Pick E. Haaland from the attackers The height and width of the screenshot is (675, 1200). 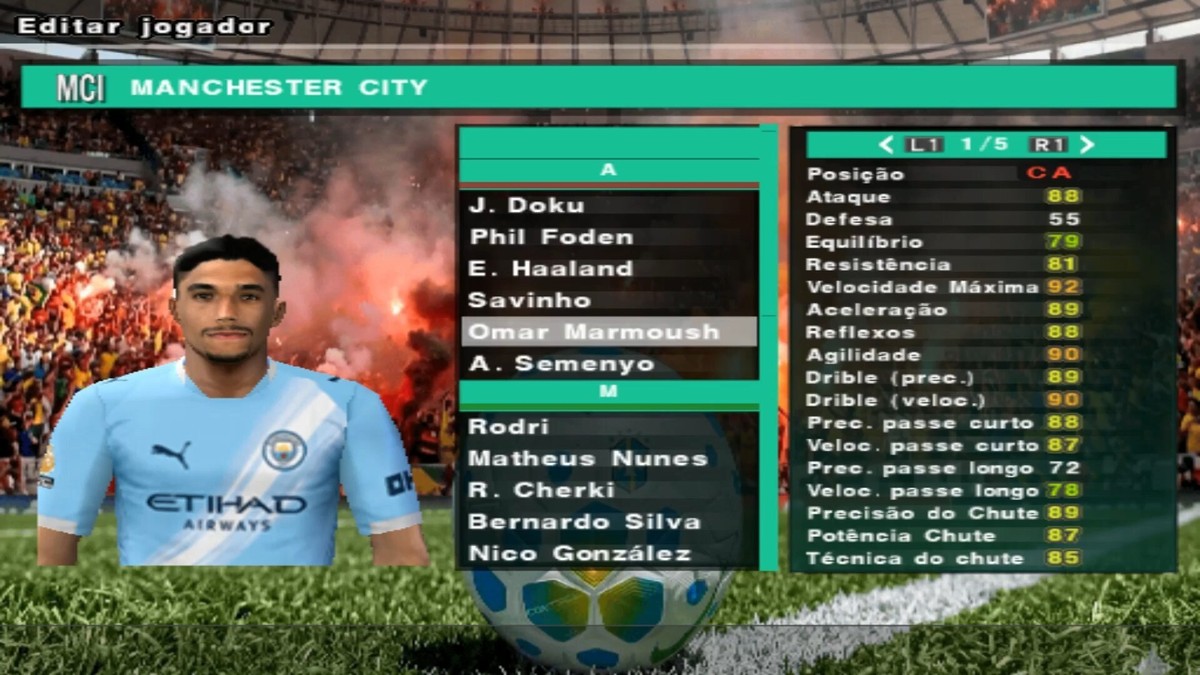click(x=551, y=269)
